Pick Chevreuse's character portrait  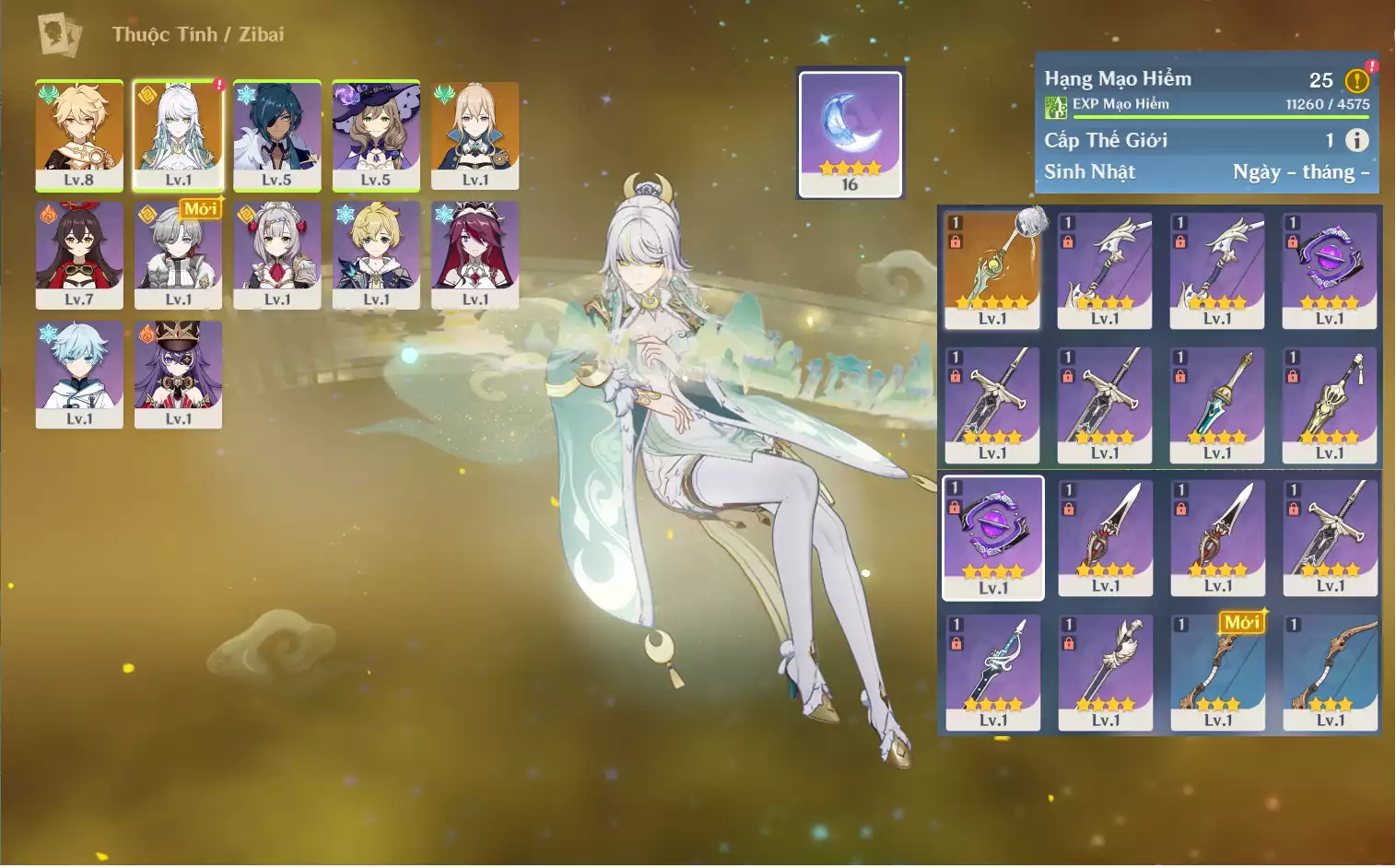pyautogui.click(x=178, y=373)
